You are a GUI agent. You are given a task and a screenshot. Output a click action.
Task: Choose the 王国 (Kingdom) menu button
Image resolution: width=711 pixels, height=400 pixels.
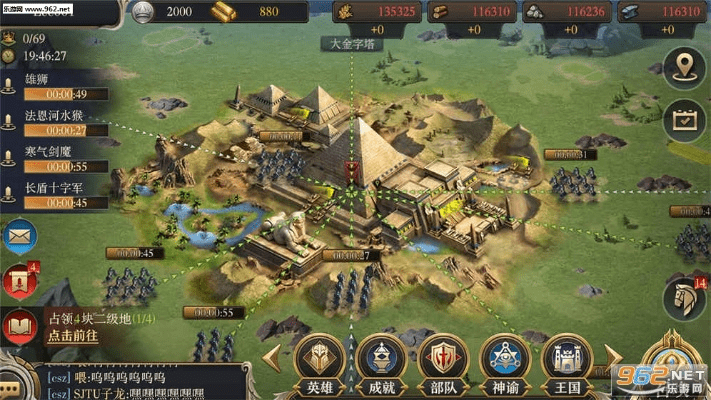tap(565, 358)
